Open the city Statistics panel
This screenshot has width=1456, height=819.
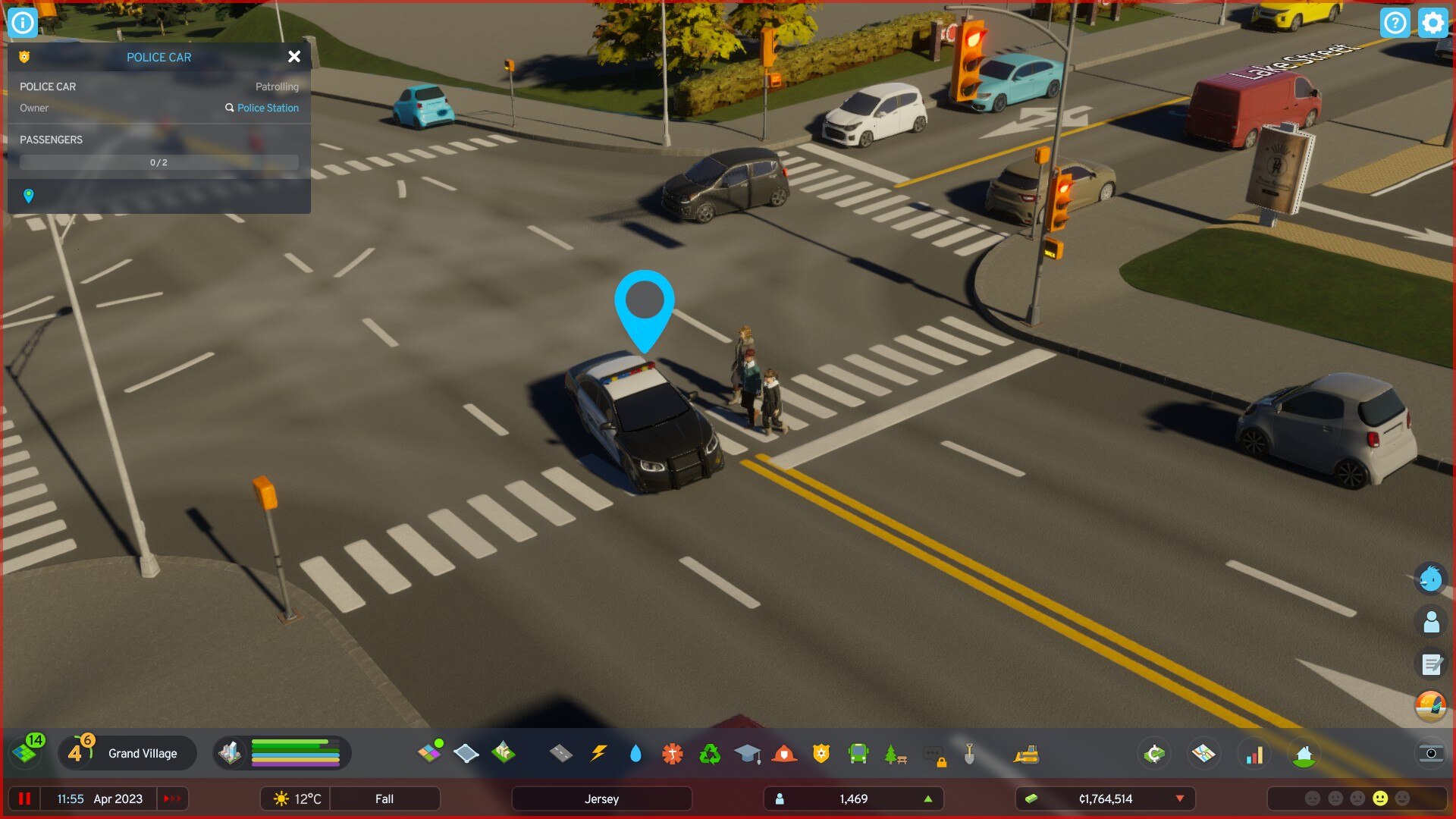click(1255, 753)
